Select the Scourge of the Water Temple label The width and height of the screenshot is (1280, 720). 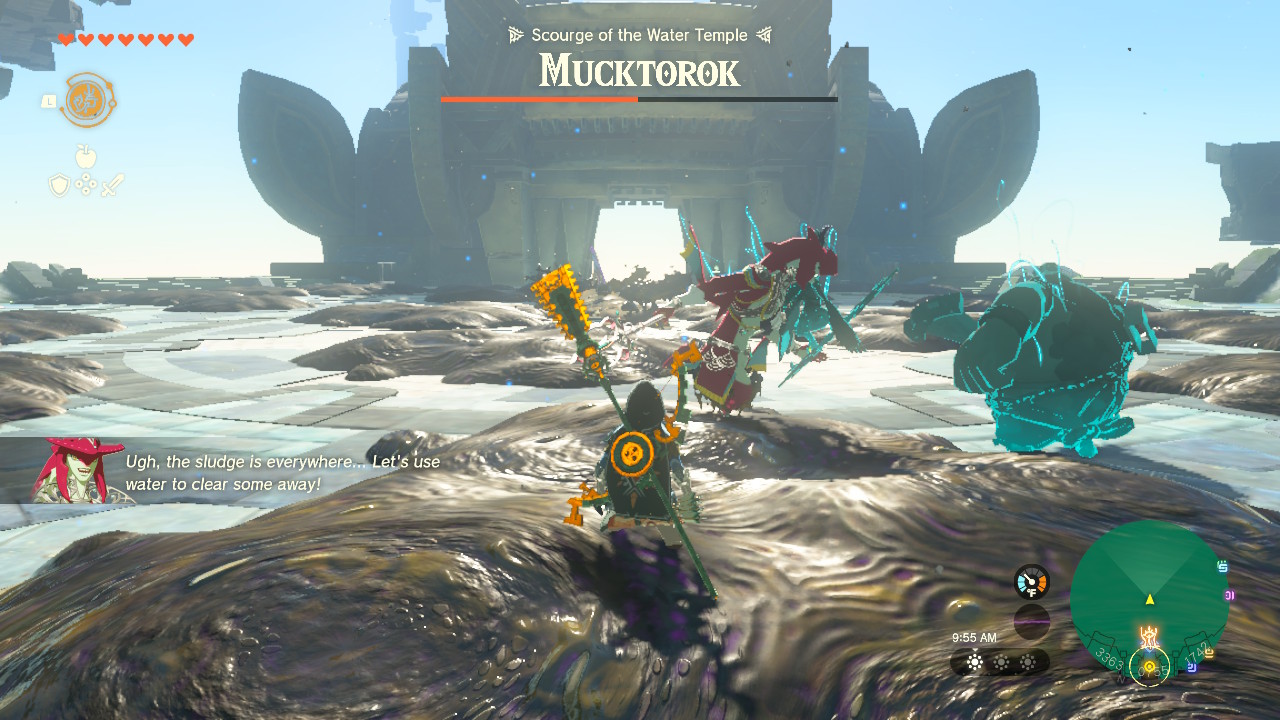[639, 35]
